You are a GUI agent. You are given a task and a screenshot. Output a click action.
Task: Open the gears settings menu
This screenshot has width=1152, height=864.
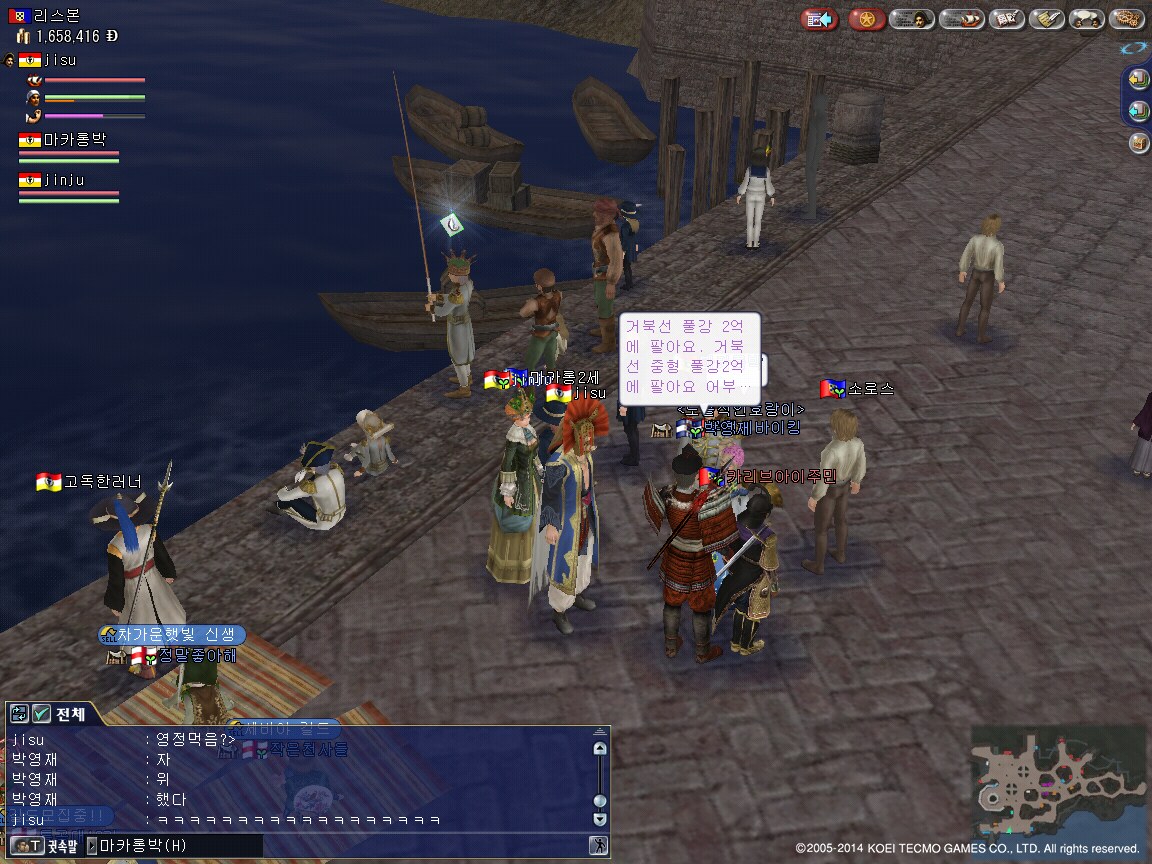tap(1126, 19)
